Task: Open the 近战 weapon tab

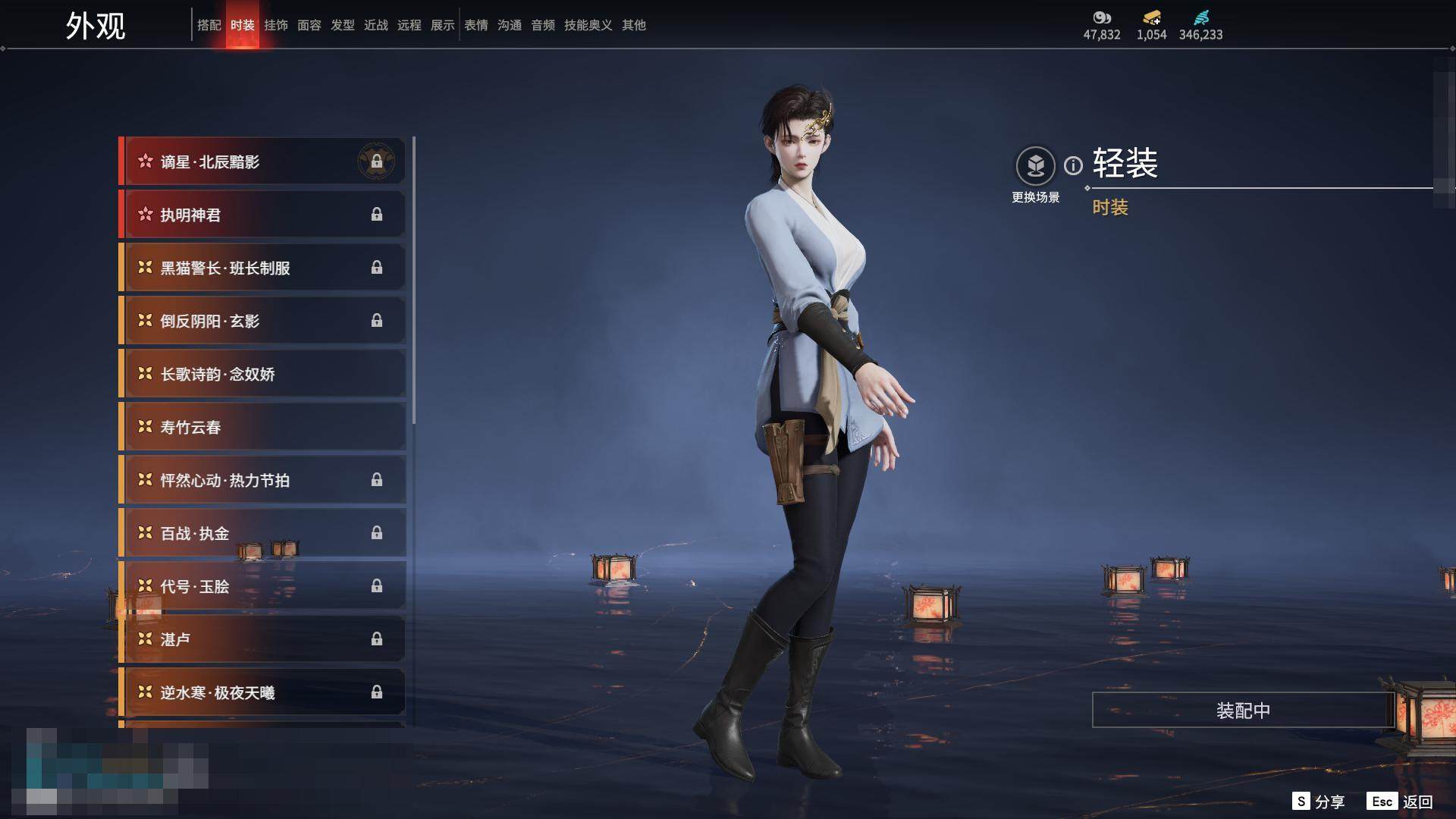Action: click(x=375, y=25)
